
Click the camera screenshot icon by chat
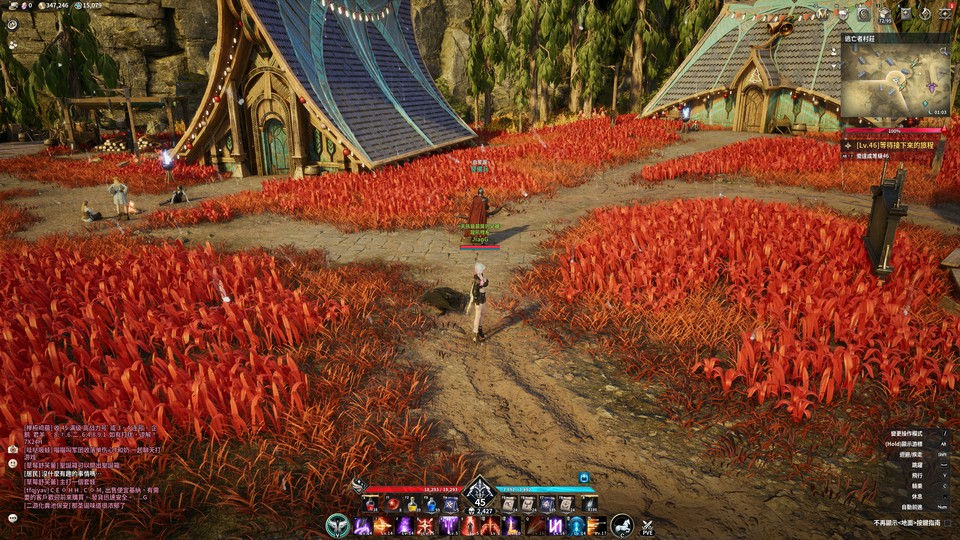pos(12,449)
